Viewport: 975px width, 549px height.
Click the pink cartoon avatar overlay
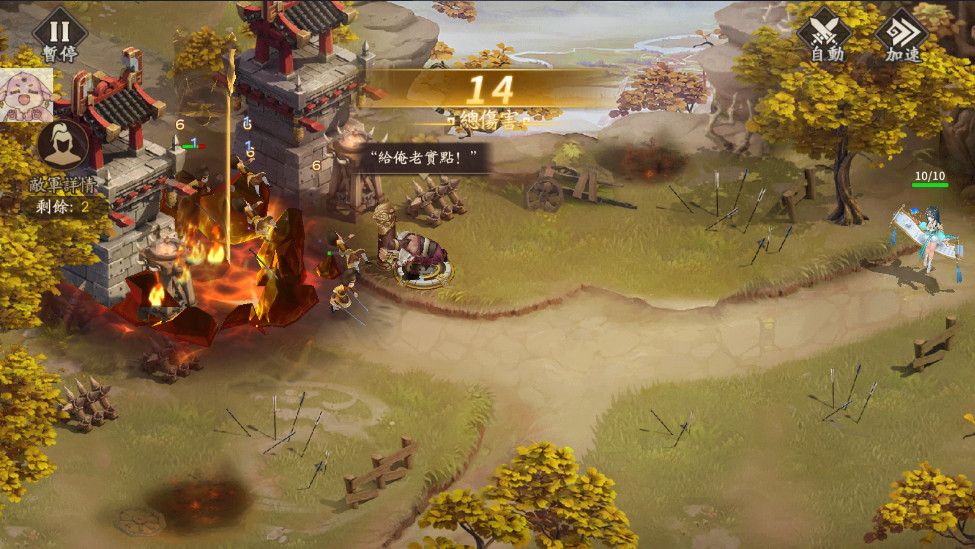click(x=25, y=95)
